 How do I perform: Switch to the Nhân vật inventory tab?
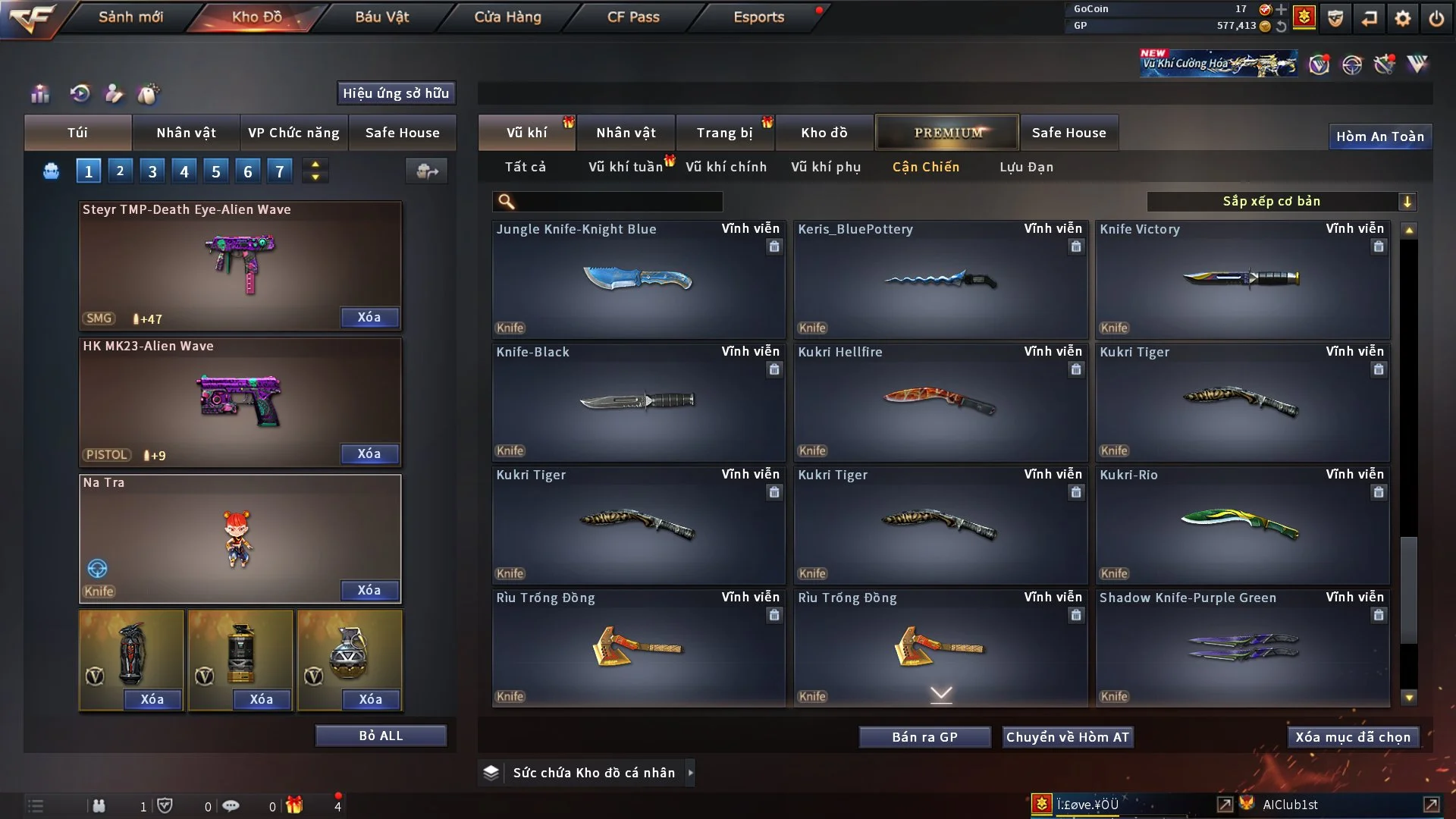[626, 133]
